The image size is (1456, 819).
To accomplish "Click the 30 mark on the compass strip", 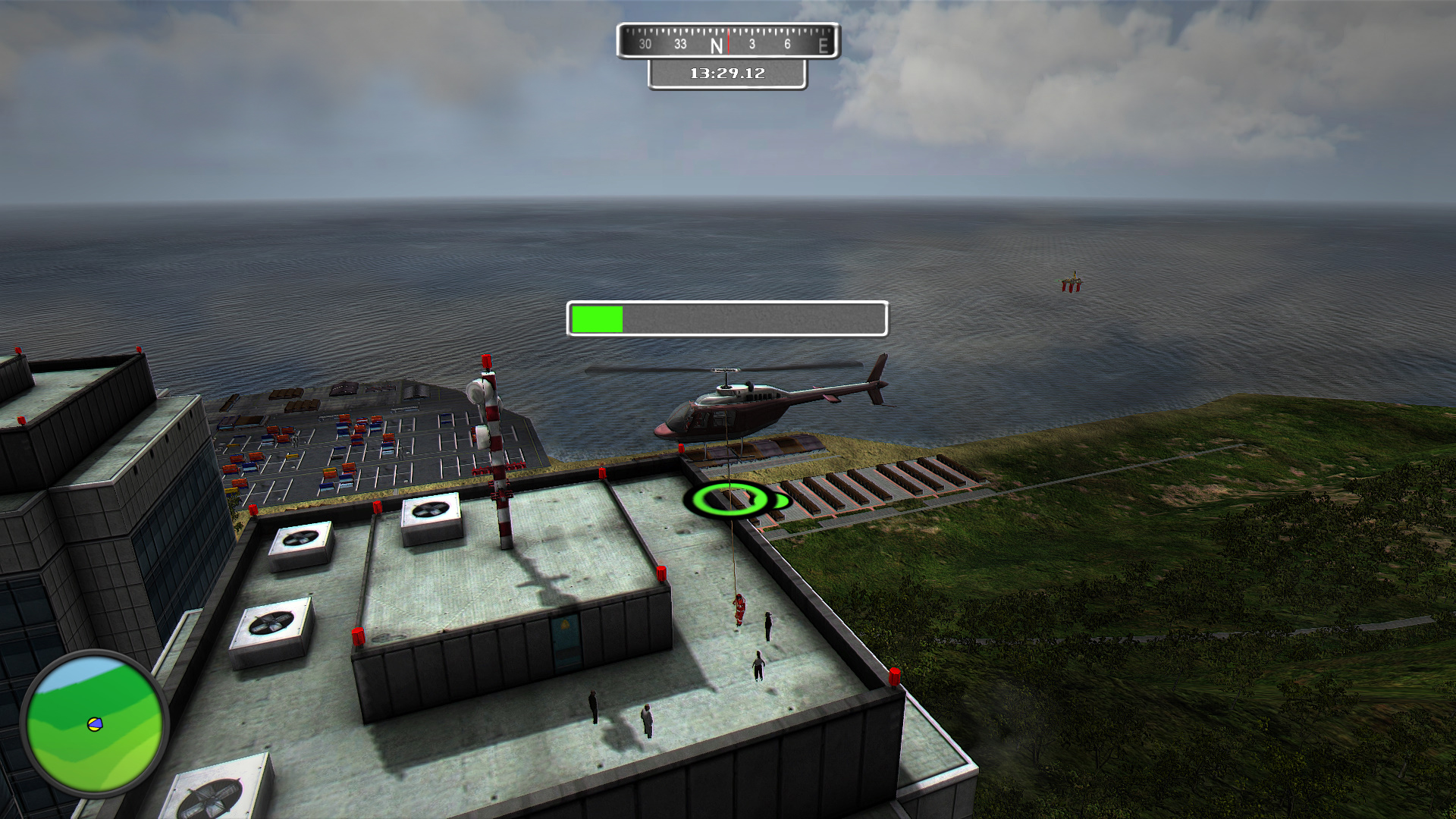I will pos(646,44).
